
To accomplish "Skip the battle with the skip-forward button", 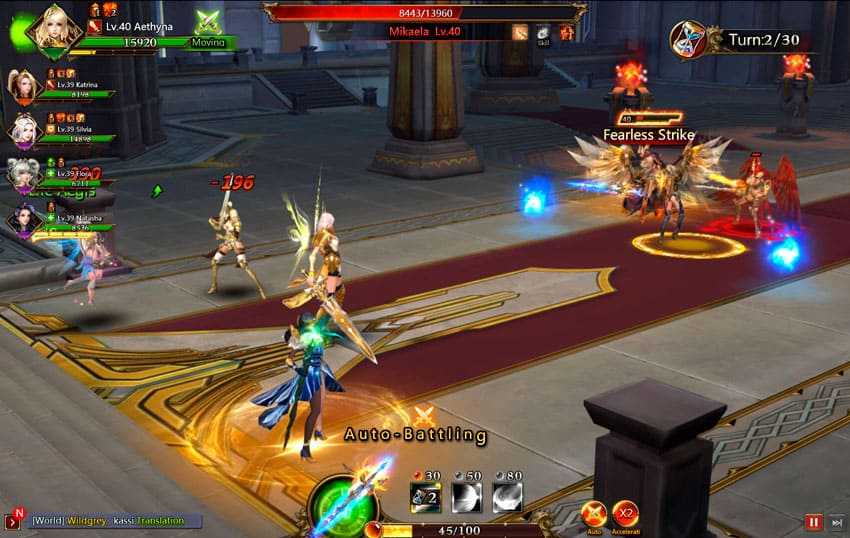I will click(x=837, y=522).
